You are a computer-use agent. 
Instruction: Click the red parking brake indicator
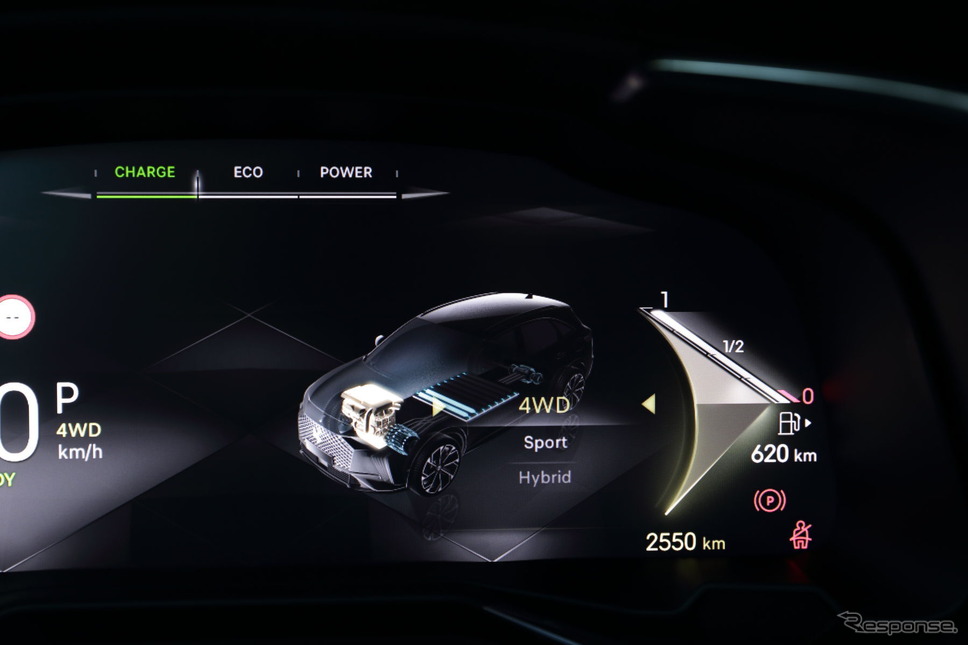point(769,501)
